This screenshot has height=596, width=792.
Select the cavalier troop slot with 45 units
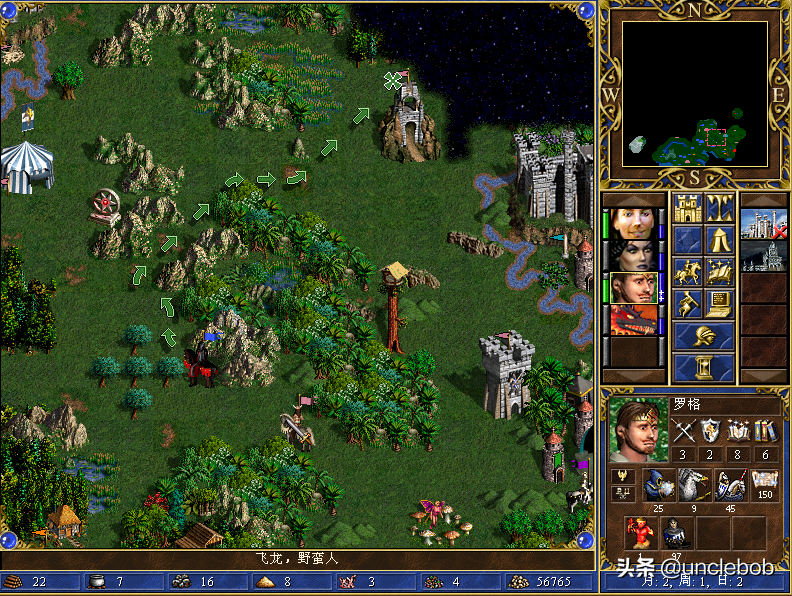729,485
